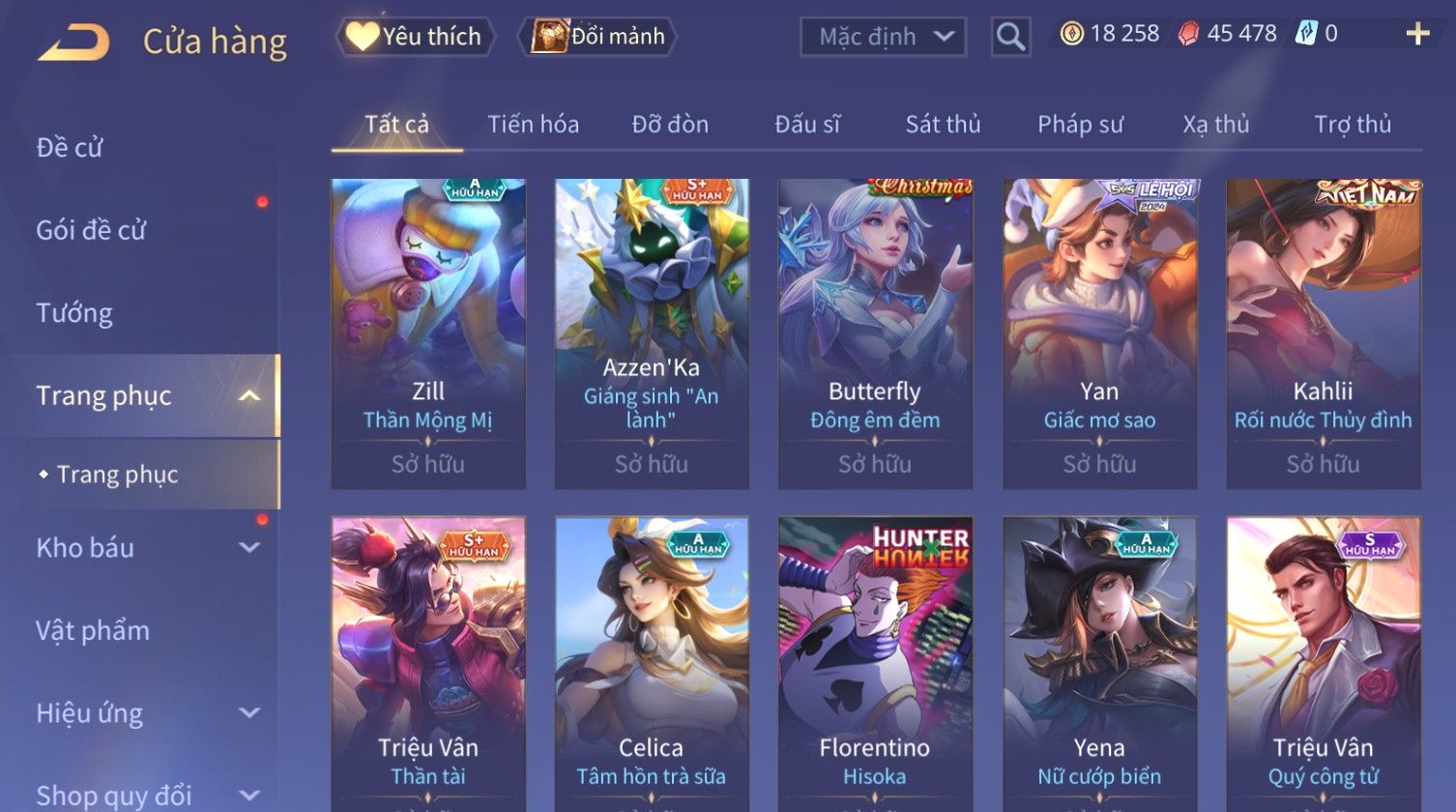The width and height of the screenshot is (1456, 812).
Task: Open Kahlii's Rối nước Thủy đình skin
Action: (x=1323, y=333)
